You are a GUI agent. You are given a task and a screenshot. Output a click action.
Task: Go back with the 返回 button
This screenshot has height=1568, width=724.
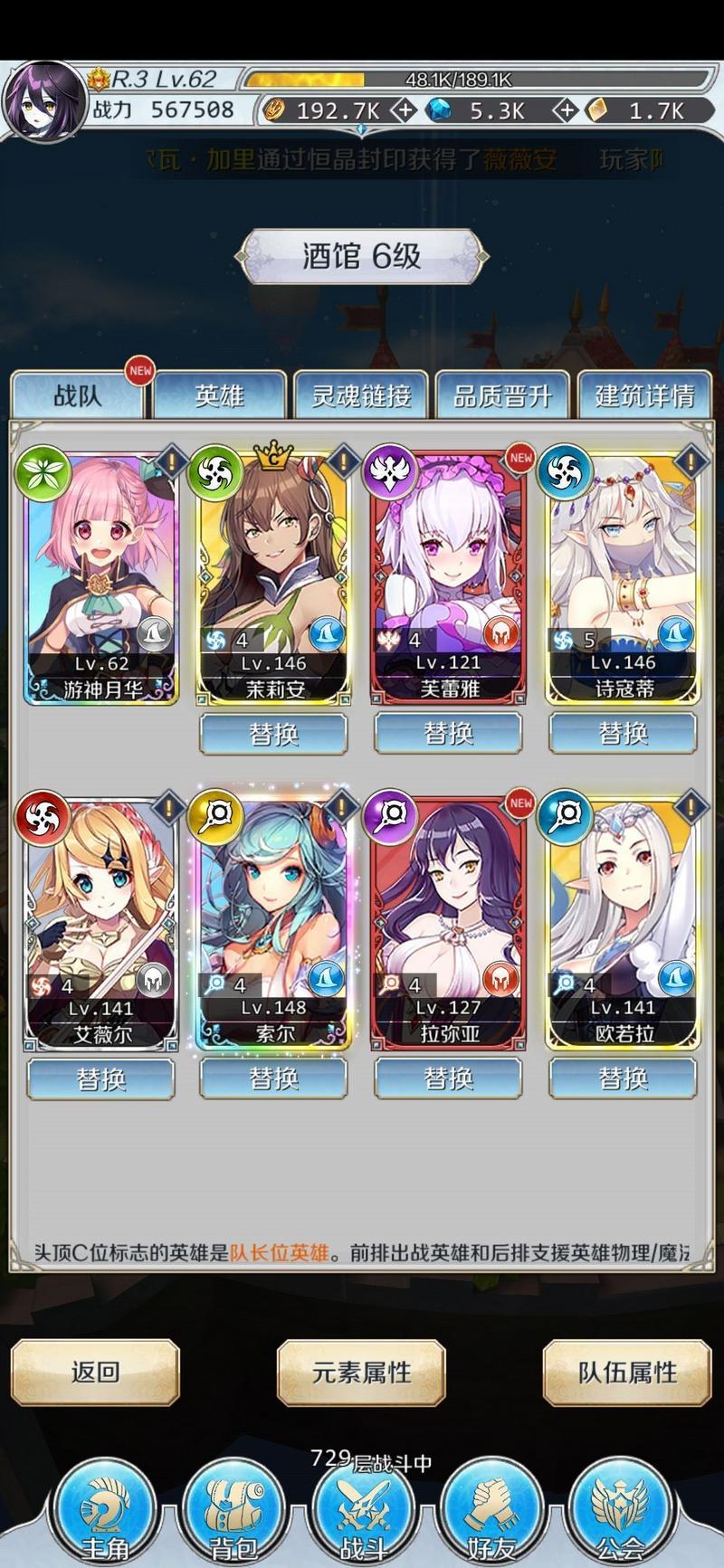click(95, 1372)
